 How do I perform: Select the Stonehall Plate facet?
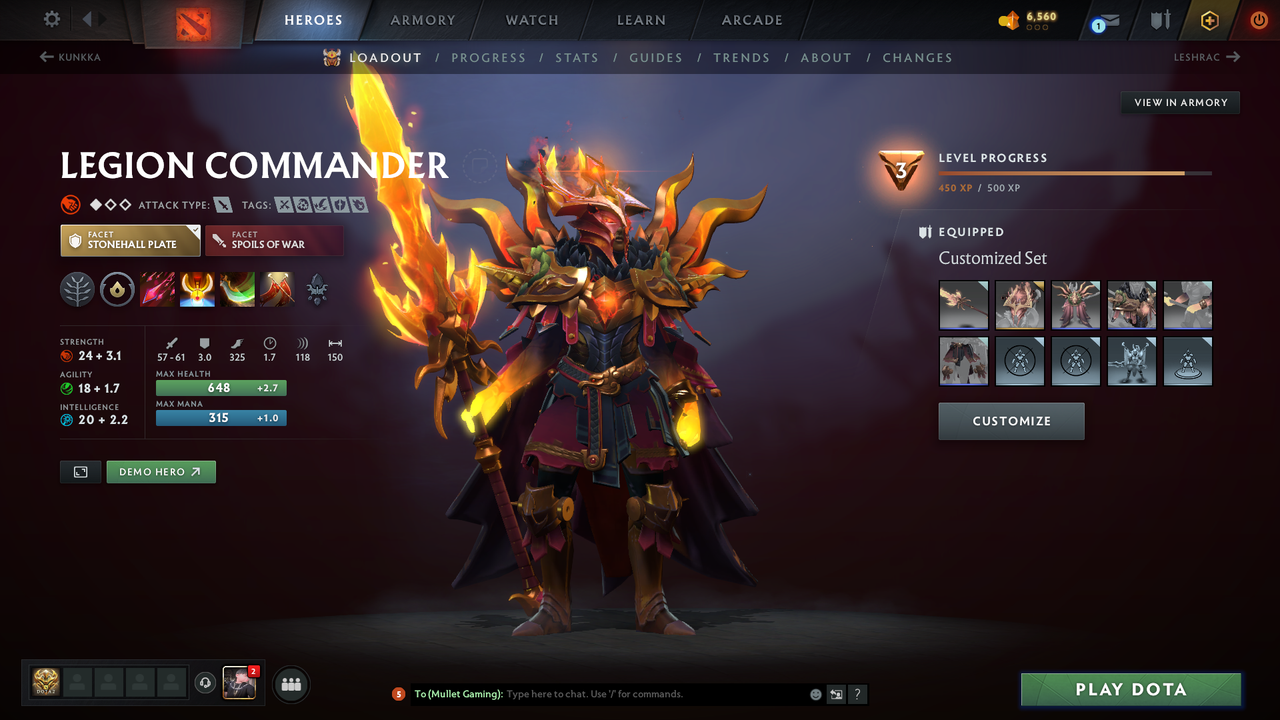(130, 240)
